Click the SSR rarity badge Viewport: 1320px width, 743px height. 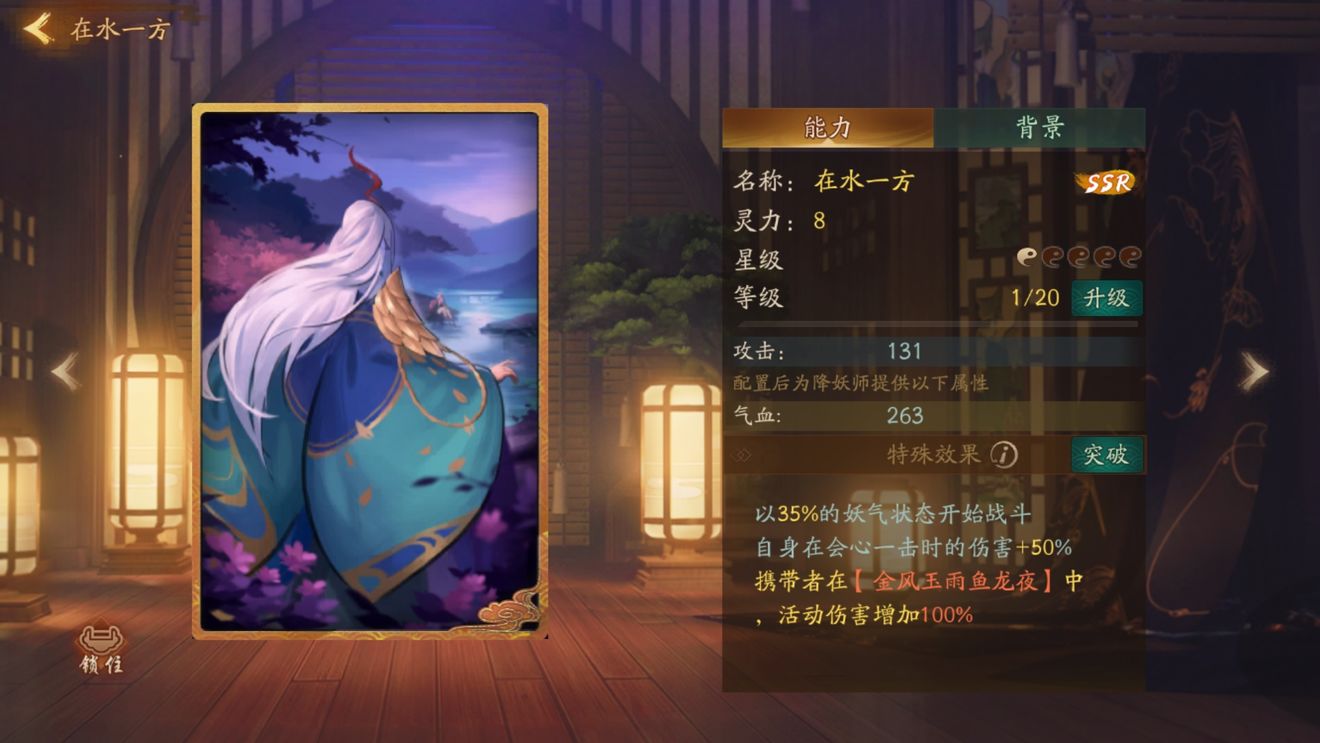(x=1104, y=181)
